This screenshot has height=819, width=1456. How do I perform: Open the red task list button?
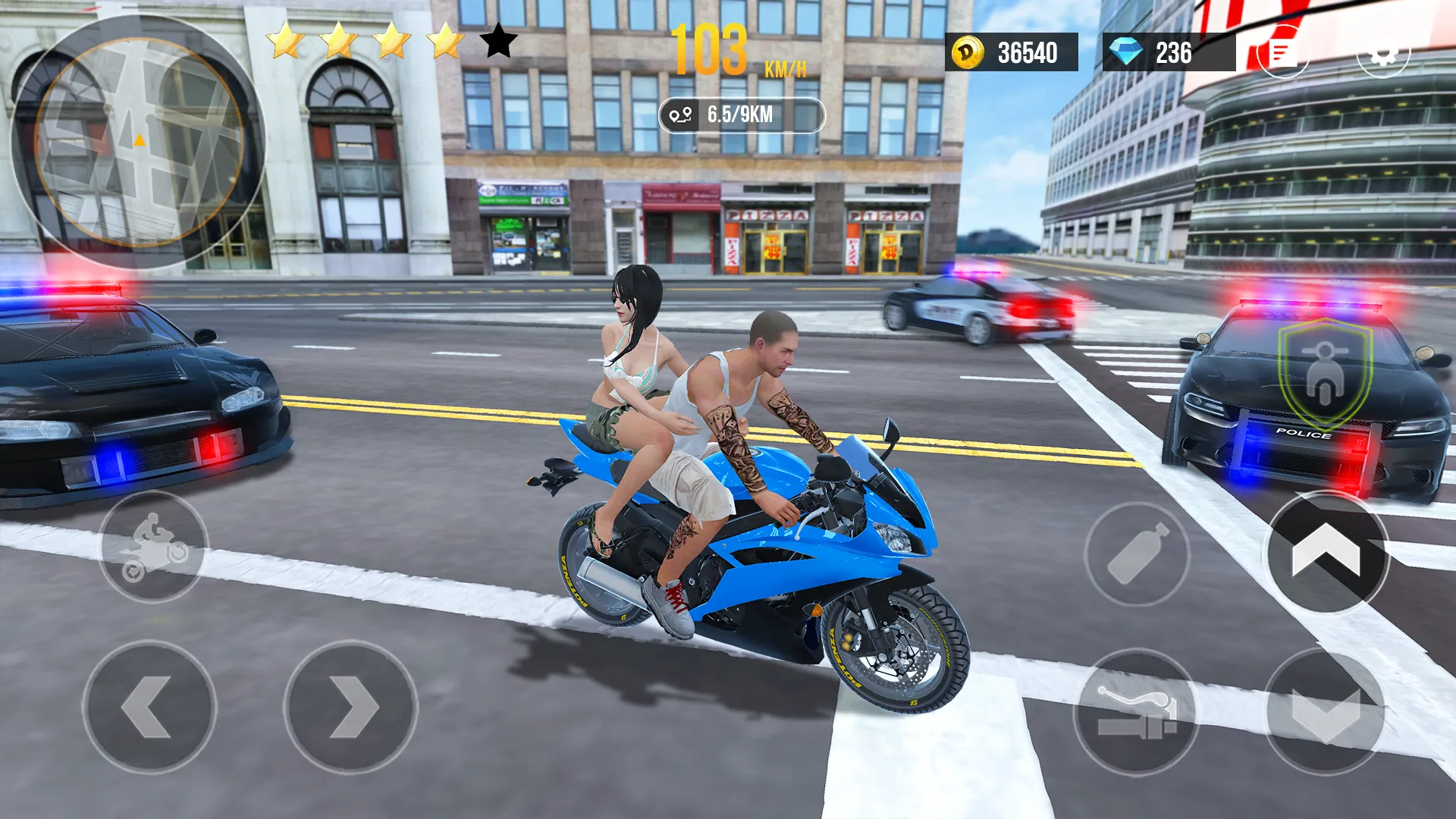point(1282,52)
